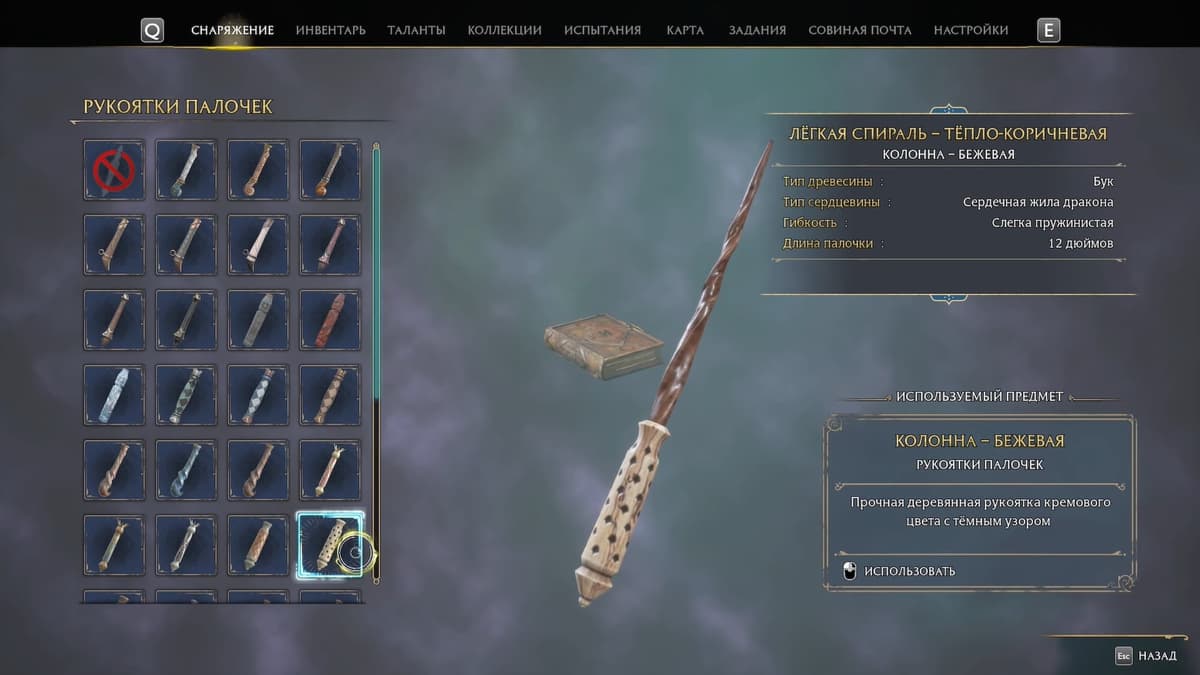
Task: Select the pale blue crystal handle slot
Action: [x=114, y=395]
